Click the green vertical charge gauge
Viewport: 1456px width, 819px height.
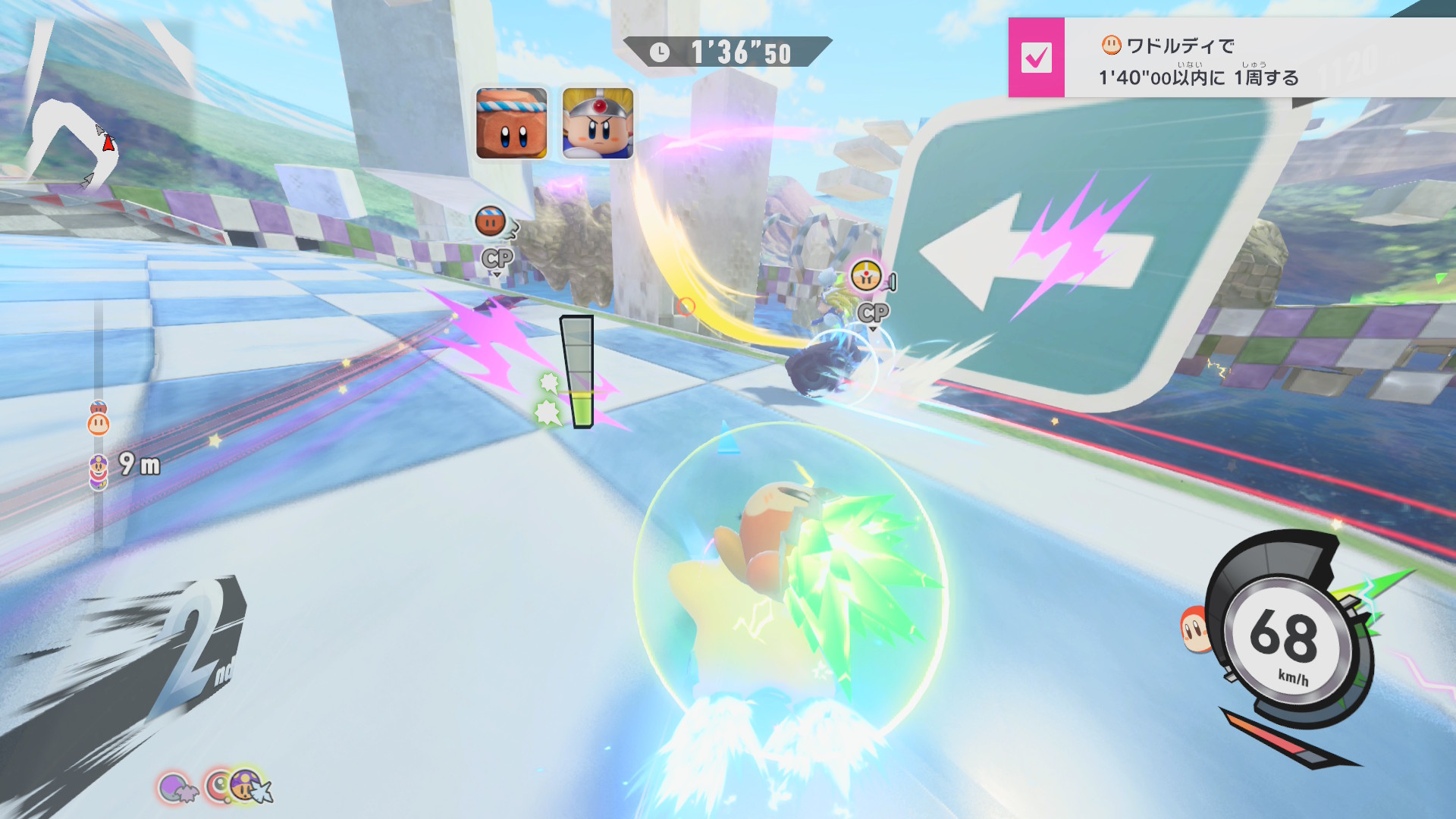click(579, 372)
